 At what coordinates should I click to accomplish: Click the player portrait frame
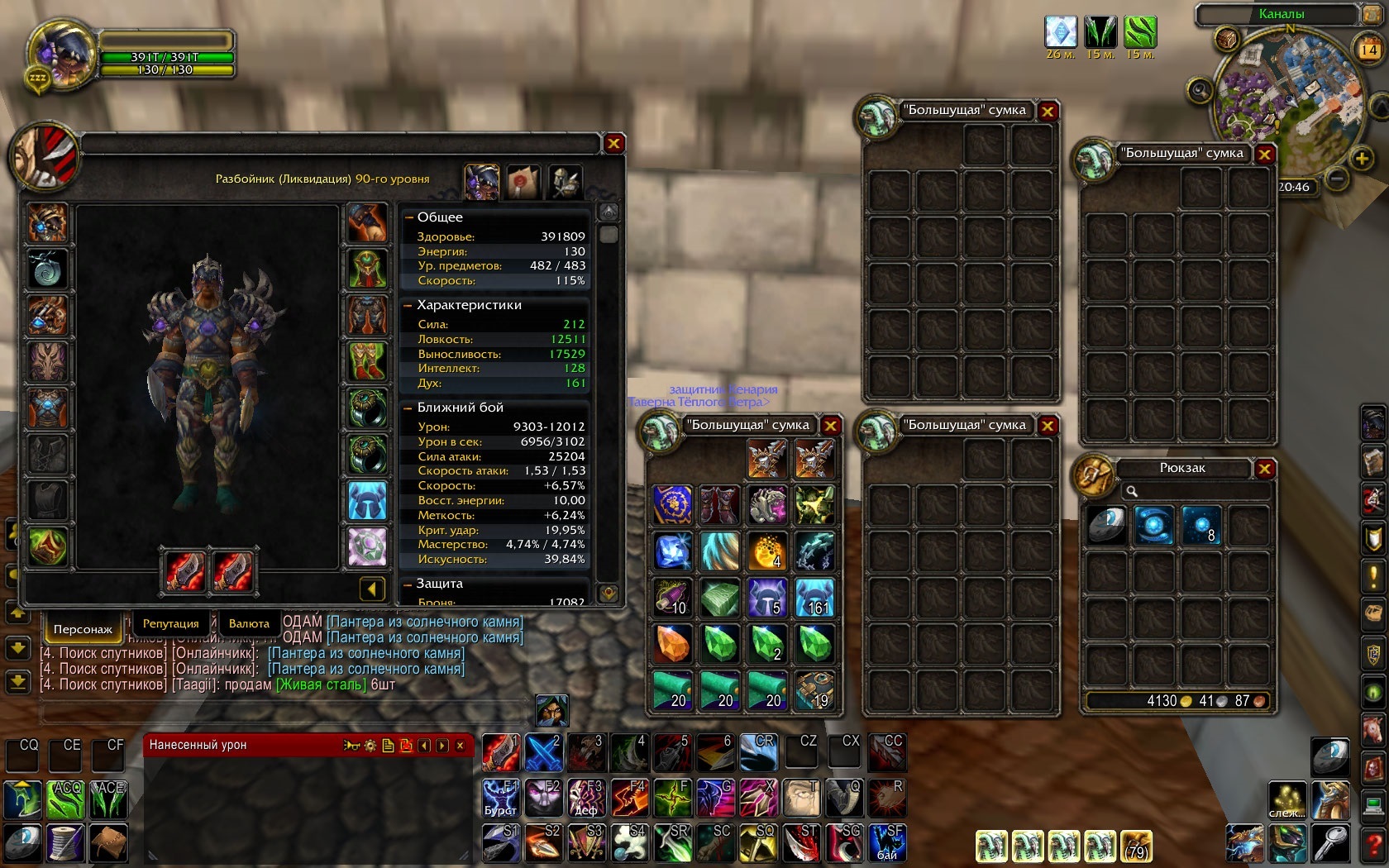pos(60,55)
